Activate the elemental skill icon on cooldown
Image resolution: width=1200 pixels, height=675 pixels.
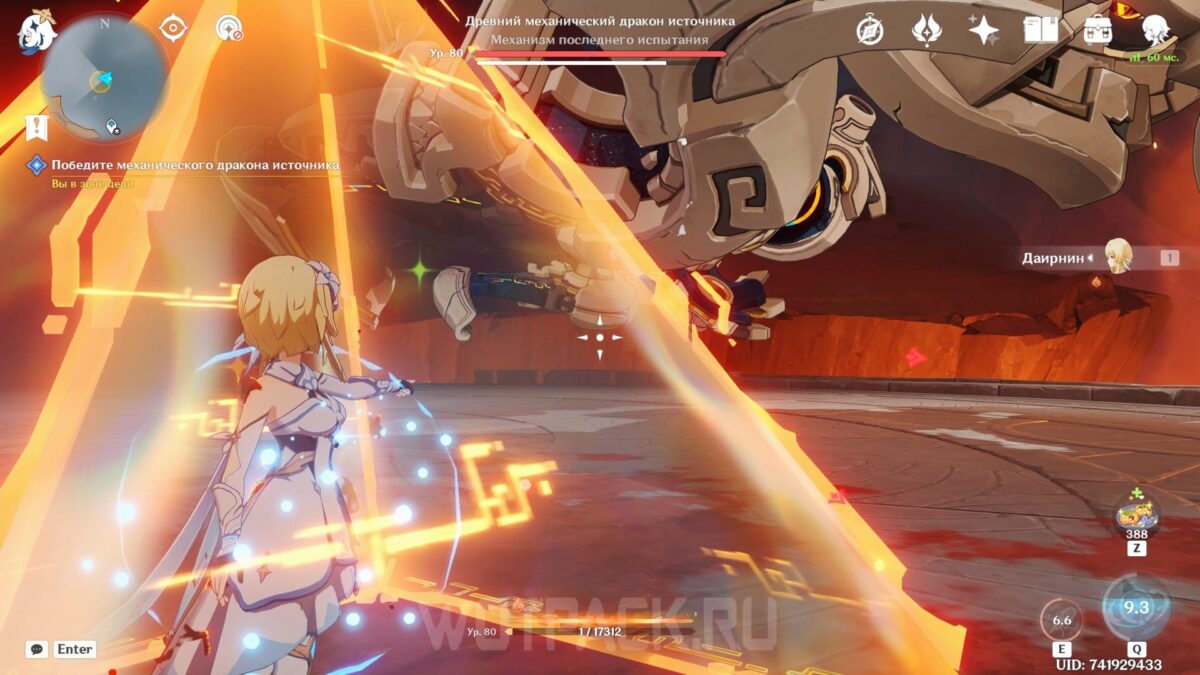(x=1061, y=620)
